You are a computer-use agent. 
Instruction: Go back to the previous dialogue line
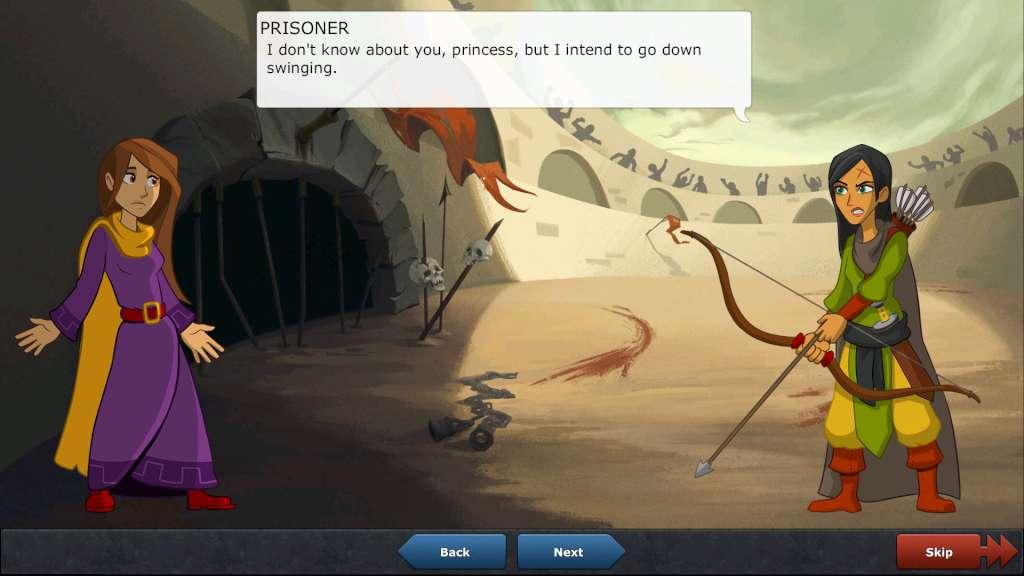(454, 552)
